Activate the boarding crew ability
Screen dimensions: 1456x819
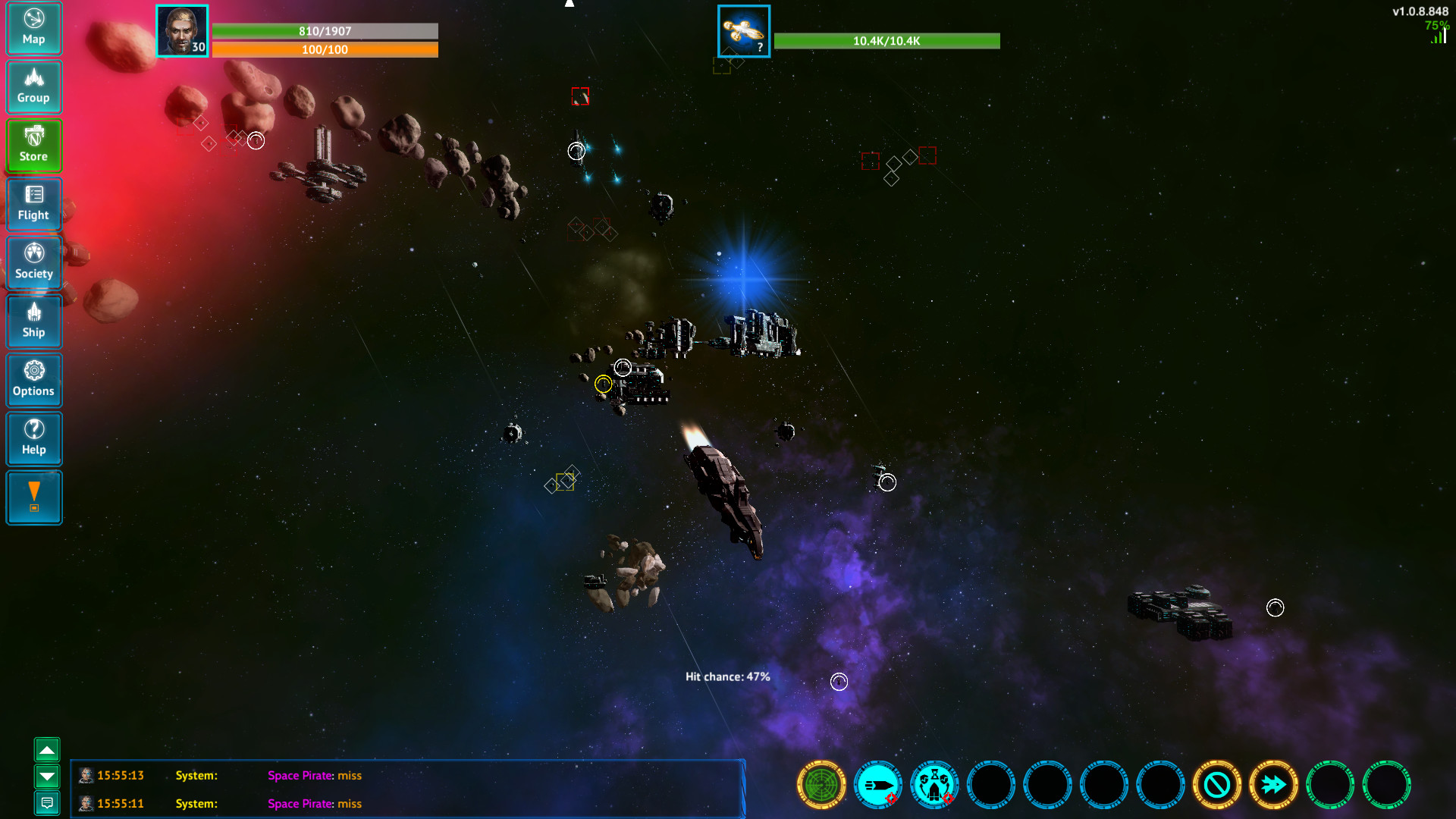click(x=934, y=786)
